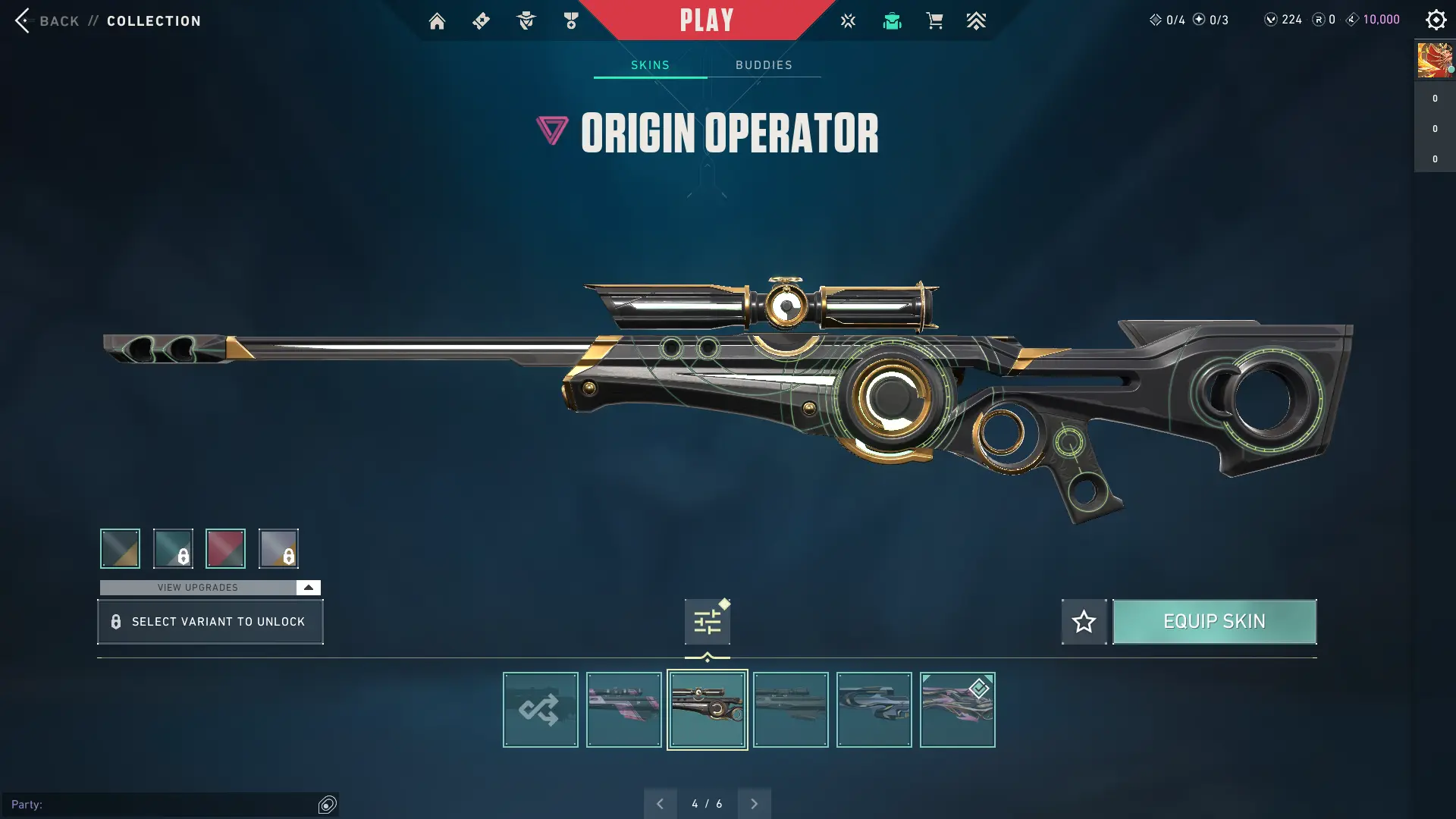This screenshot has width=1456, height=819.
Task: Open the settings gear
Action: (x=1436, y=20)
